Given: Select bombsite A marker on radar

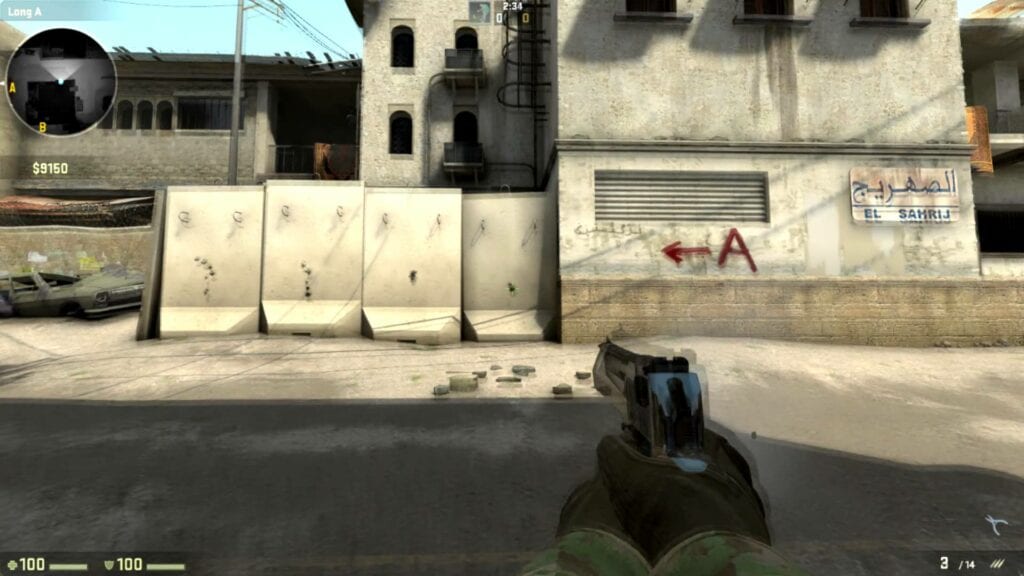Looking at the screenshot, I should [12, 87].
